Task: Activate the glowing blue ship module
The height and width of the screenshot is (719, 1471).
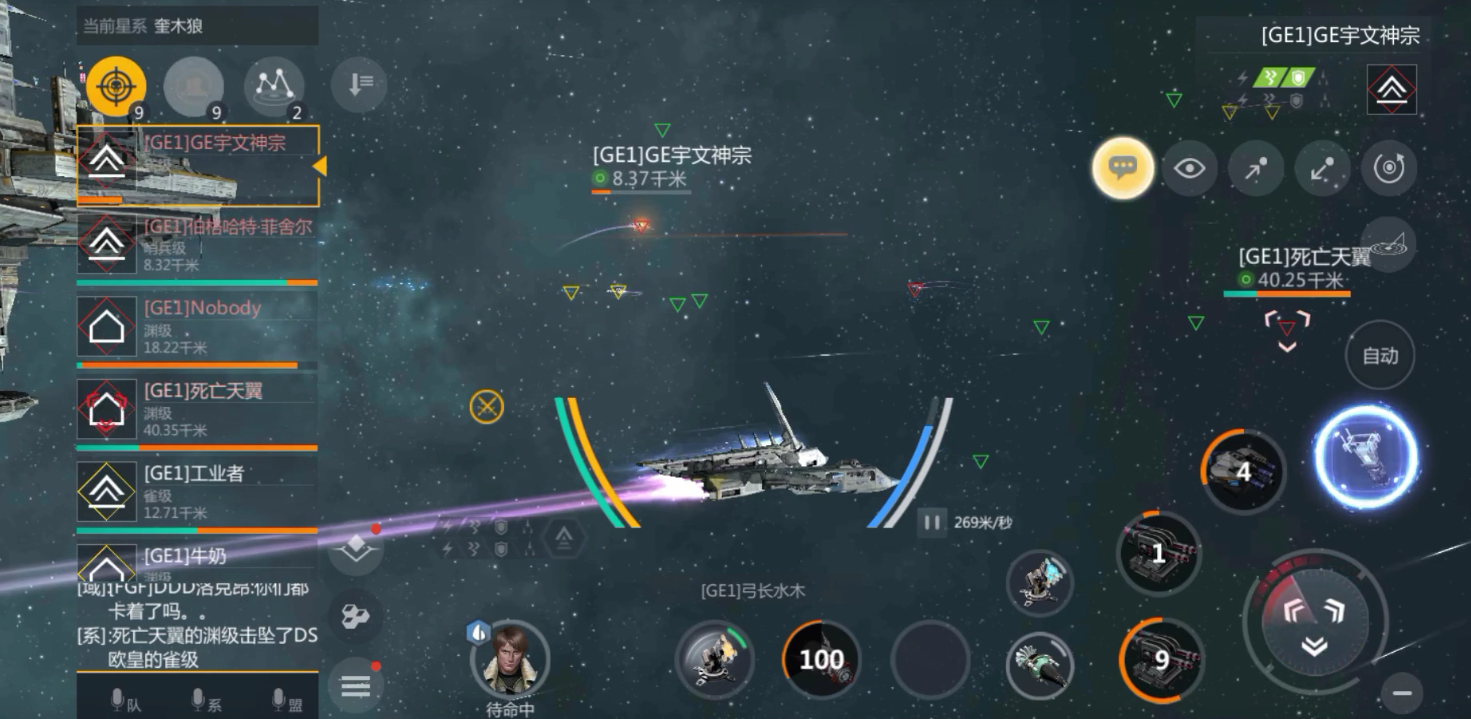Action: pos(1365,456)
